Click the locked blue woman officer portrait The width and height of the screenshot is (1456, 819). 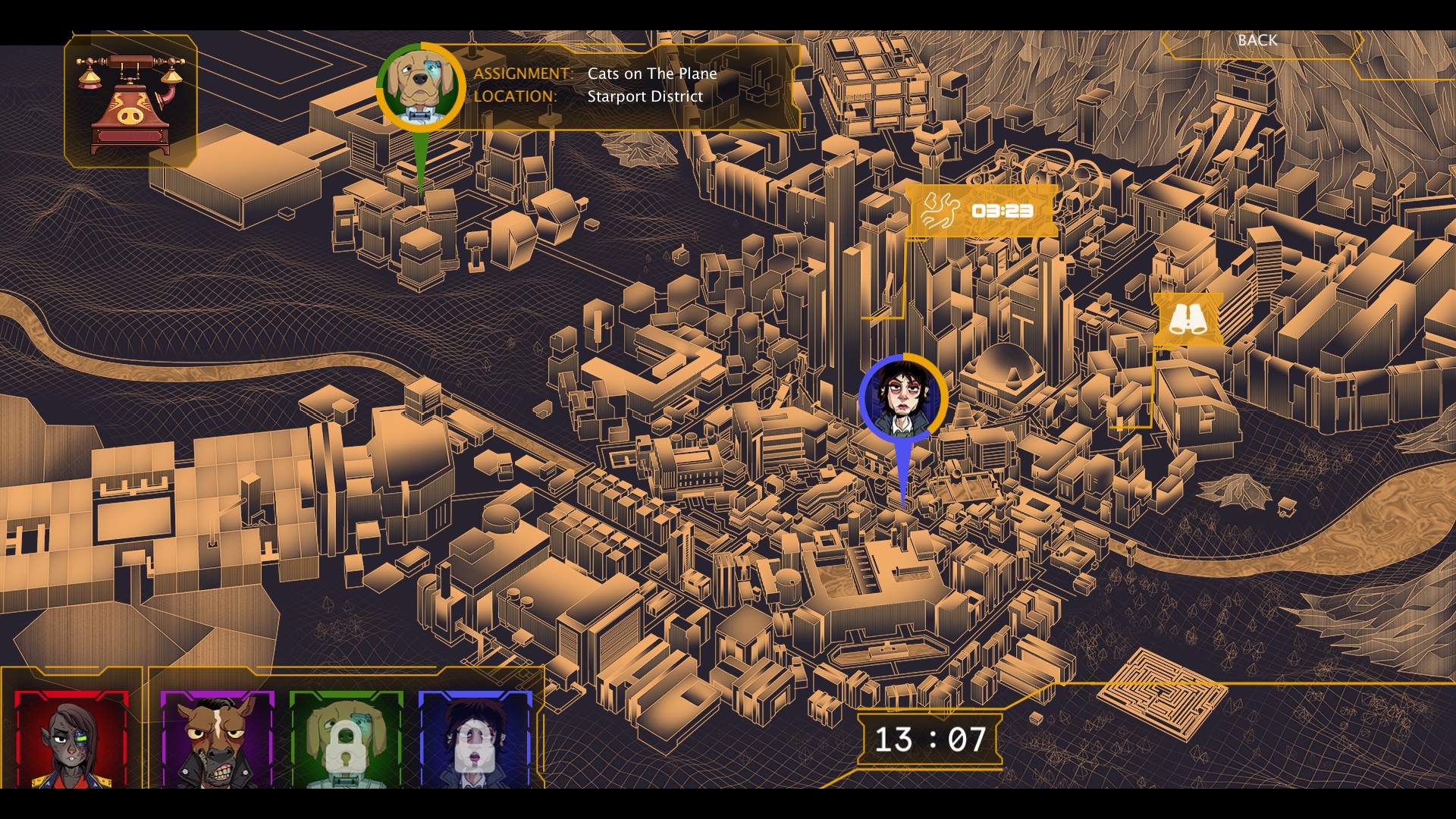click(475, 739)
